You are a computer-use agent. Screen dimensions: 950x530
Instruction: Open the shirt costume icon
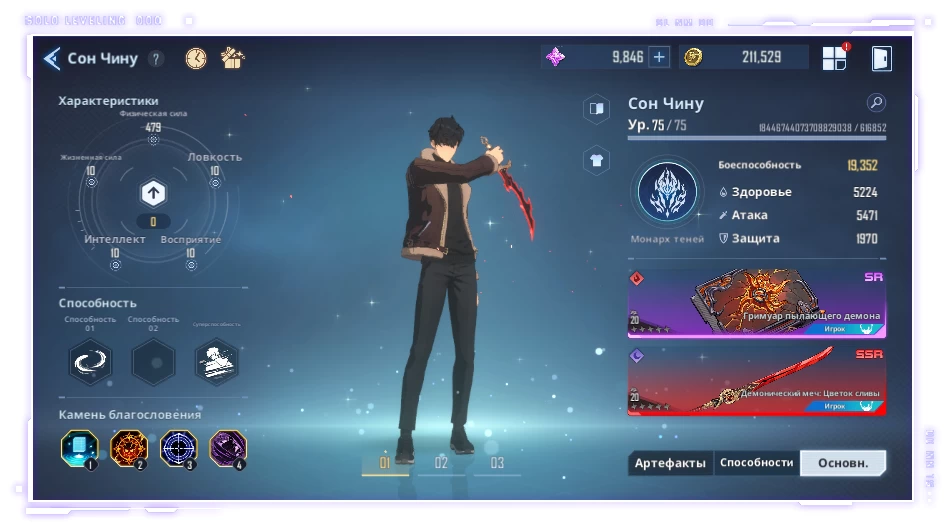596,160
